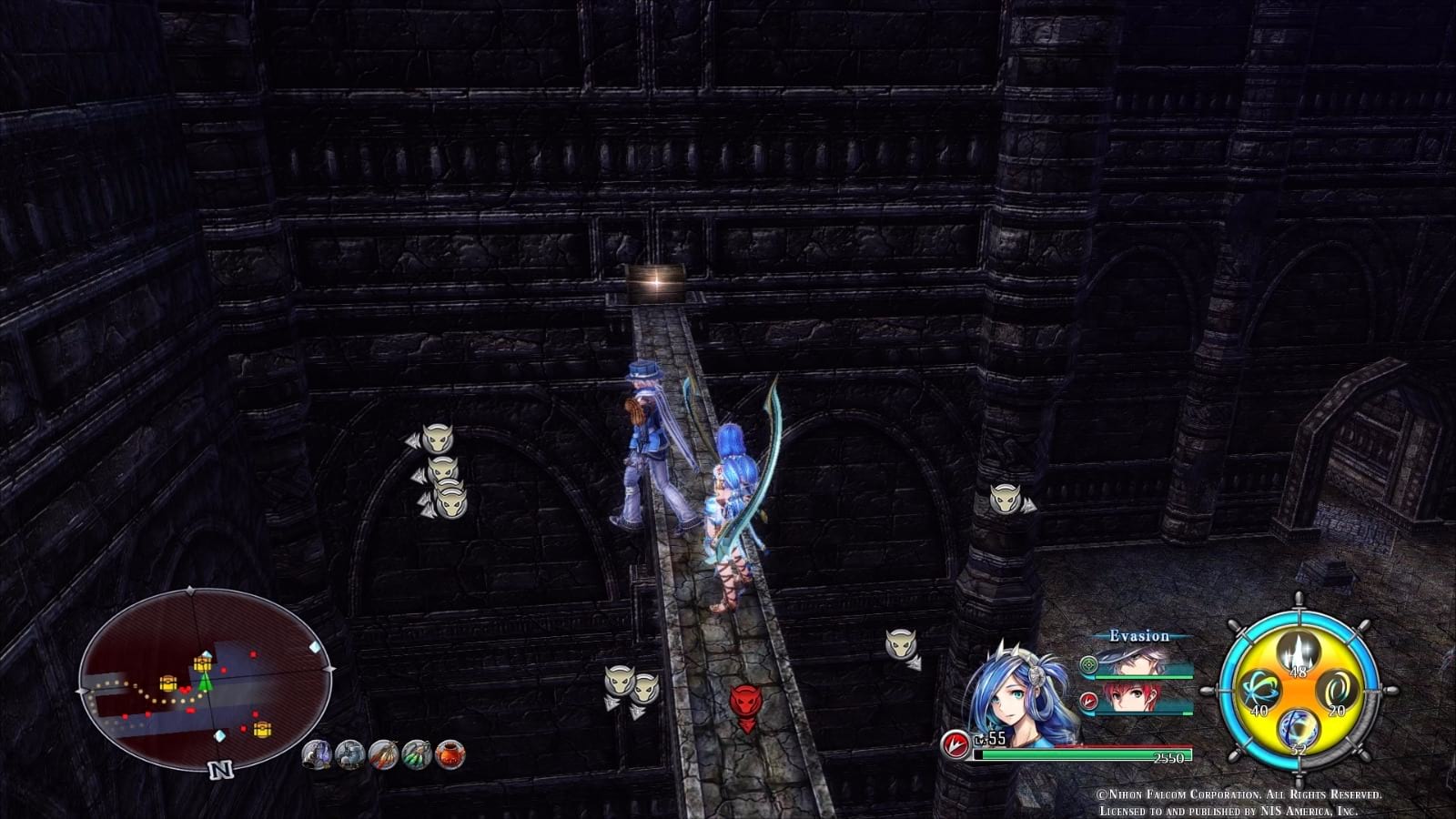Select the red healing pot item shortcut
Viewport: 1456px width, 819px height.
[x=449, y=753]
